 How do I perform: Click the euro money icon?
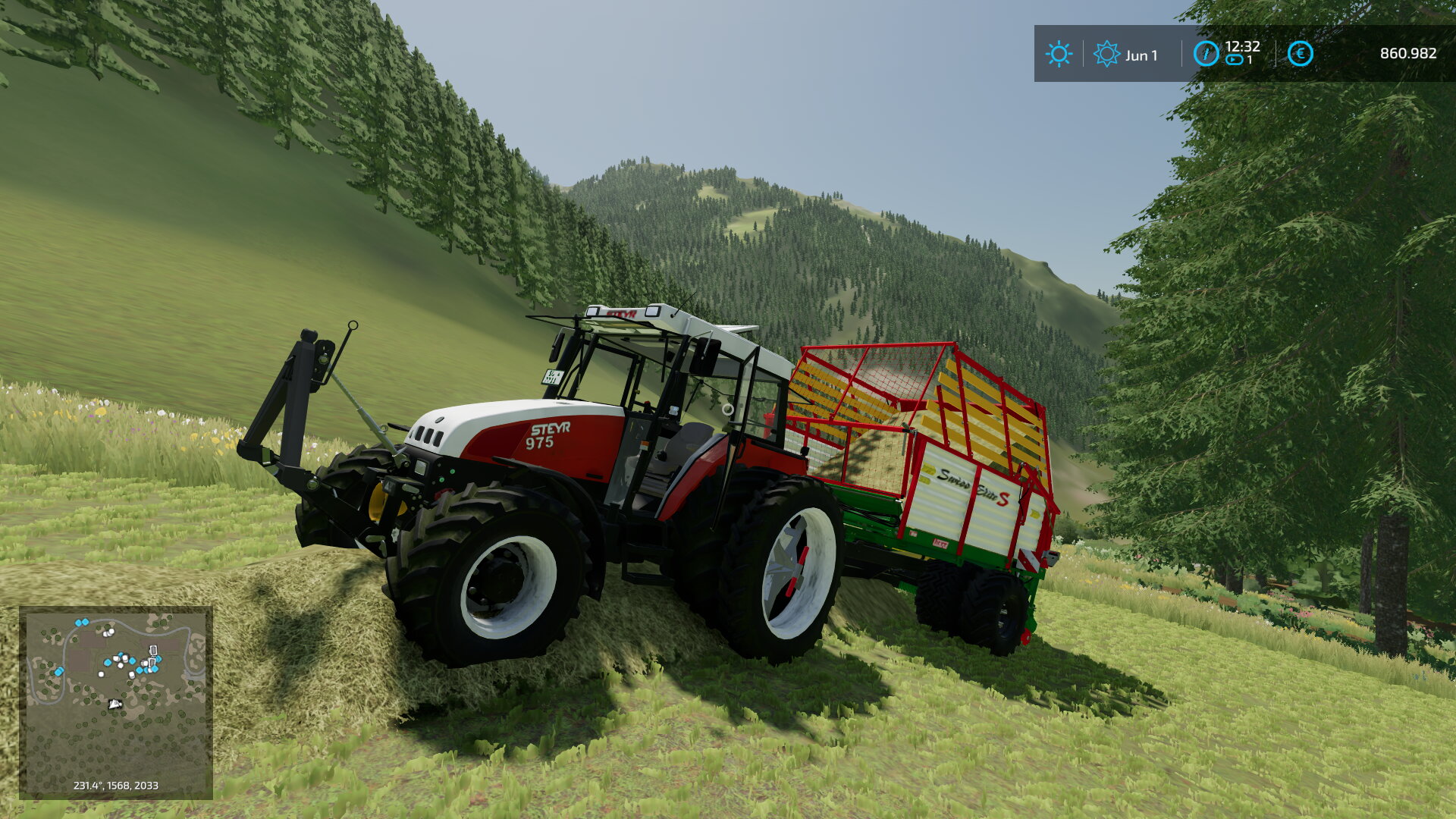coord(1300,54)
